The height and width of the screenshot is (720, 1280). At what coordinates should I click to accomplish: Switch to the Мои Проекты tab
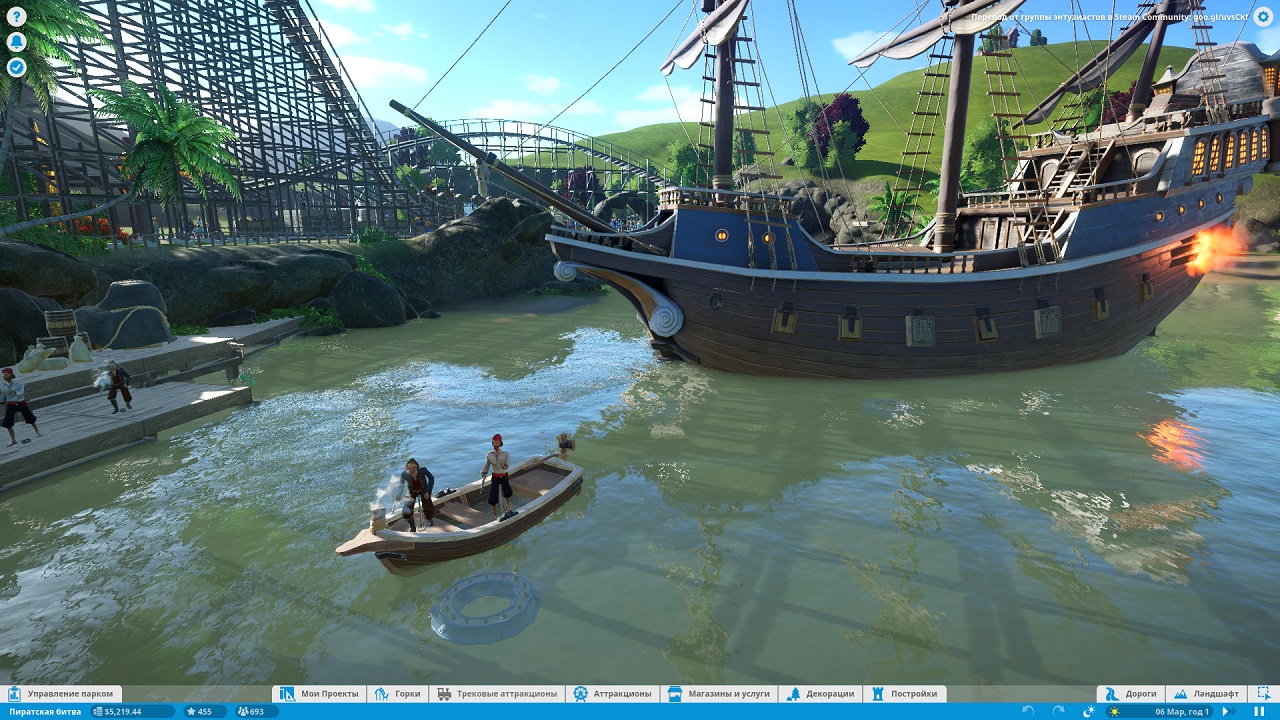pos(319,694)
